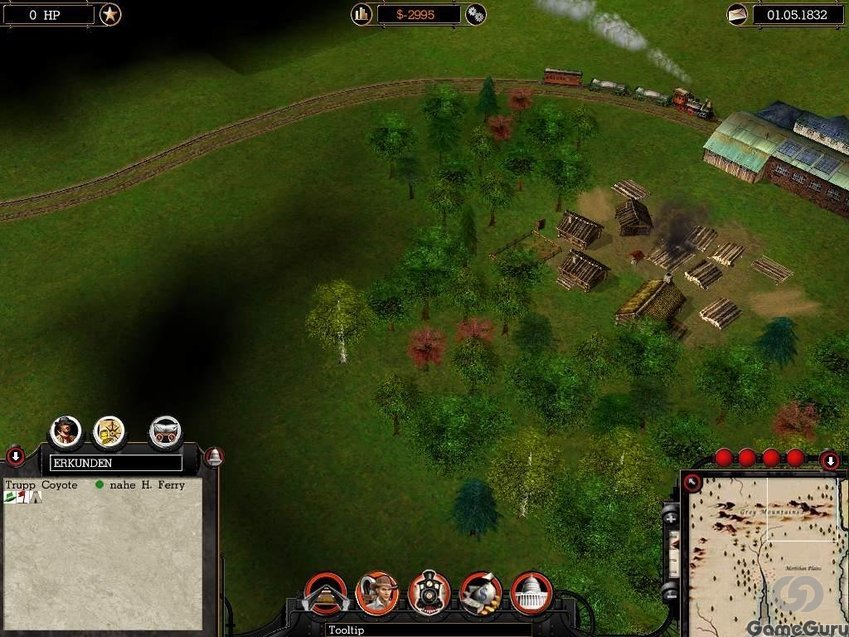
Task: Collapse the troop panel with the arrow button
Action: [15, 457]
